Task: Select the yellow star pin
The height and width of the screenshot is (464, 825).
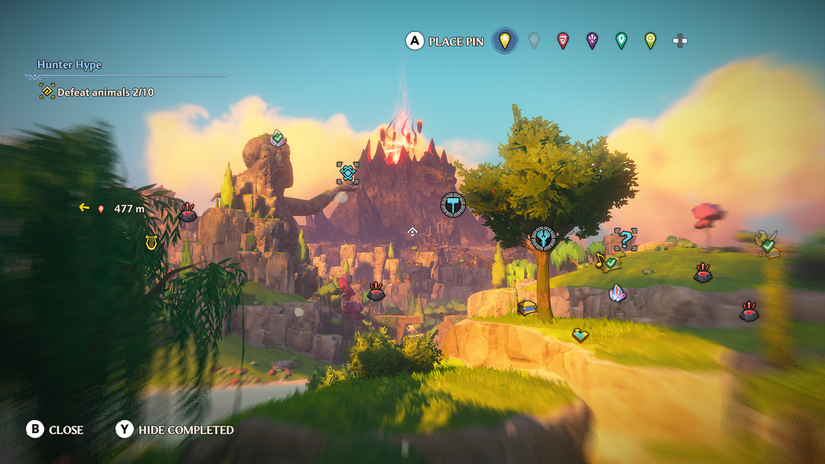Action: (x=505, y=41)
